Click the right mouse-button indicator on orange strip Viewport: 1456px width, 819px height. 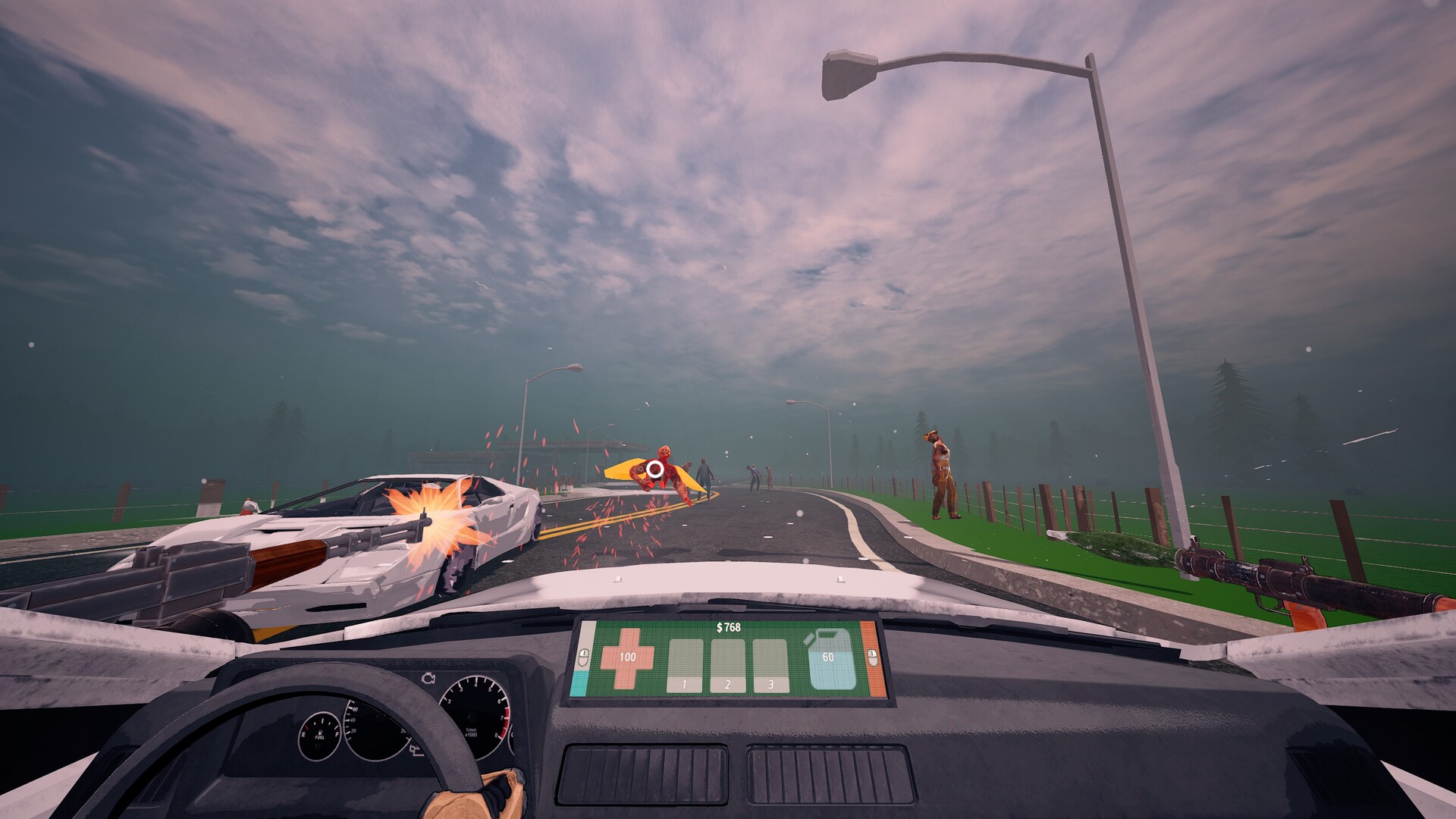(872, 658)
